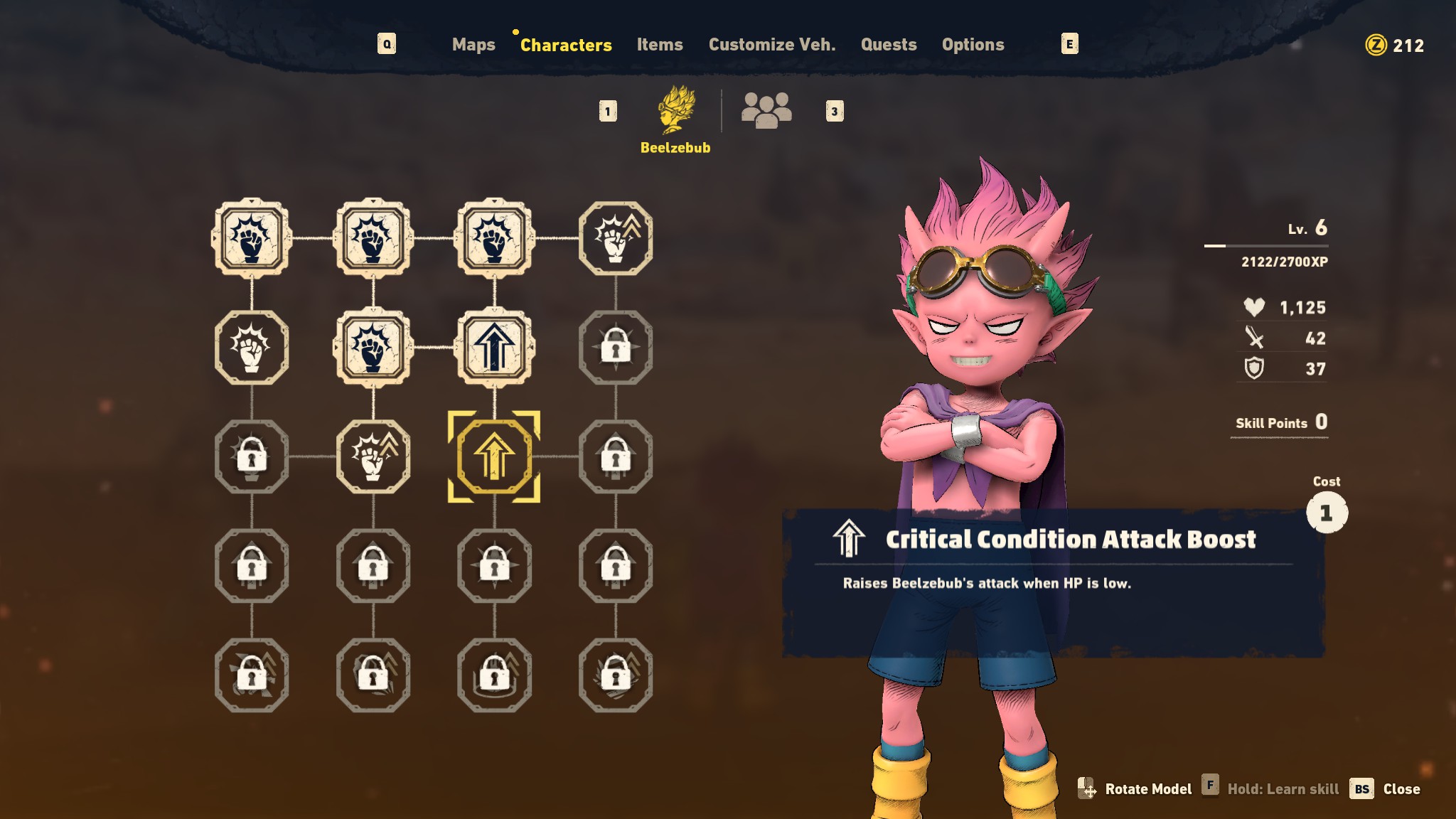Viewport: 1456px width, 819px height.
Task: Open Customize Veh. tab
Action: [x=772, y=45]
